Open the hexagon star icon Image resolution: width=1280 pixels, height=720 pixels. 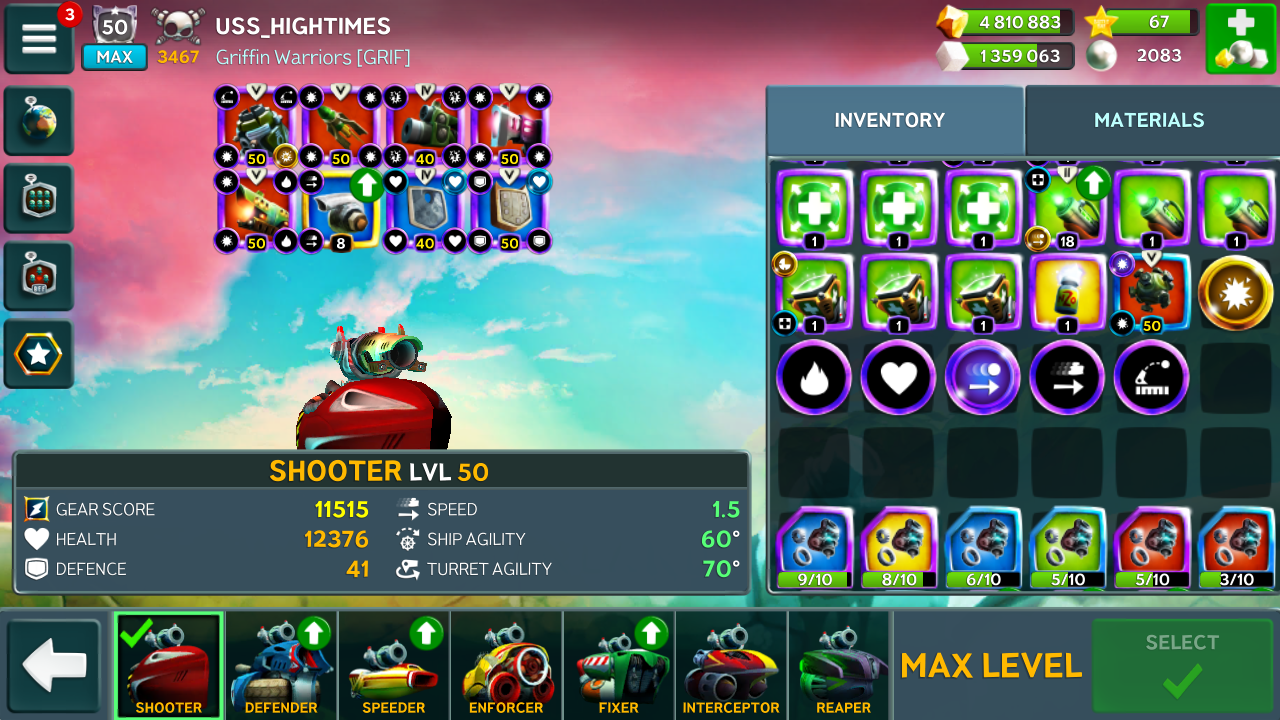(x=39, y=354)
